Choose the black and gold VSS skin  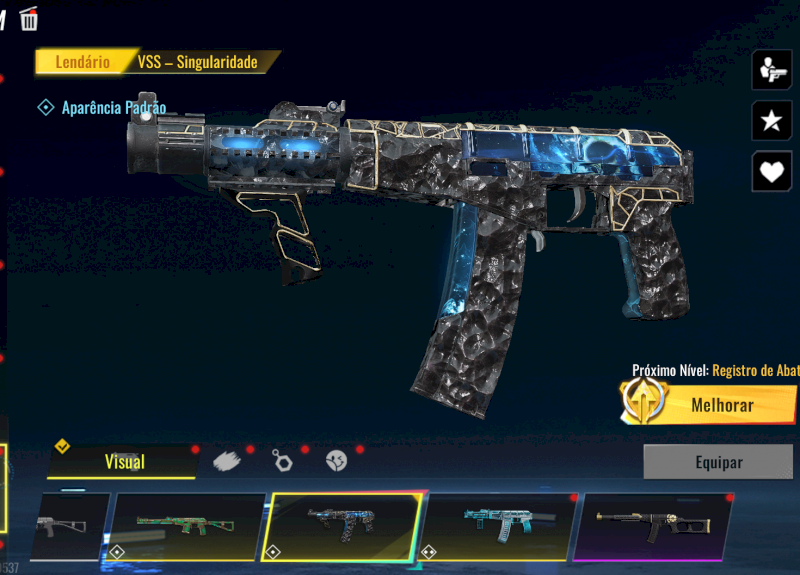[x=650, y=526]
